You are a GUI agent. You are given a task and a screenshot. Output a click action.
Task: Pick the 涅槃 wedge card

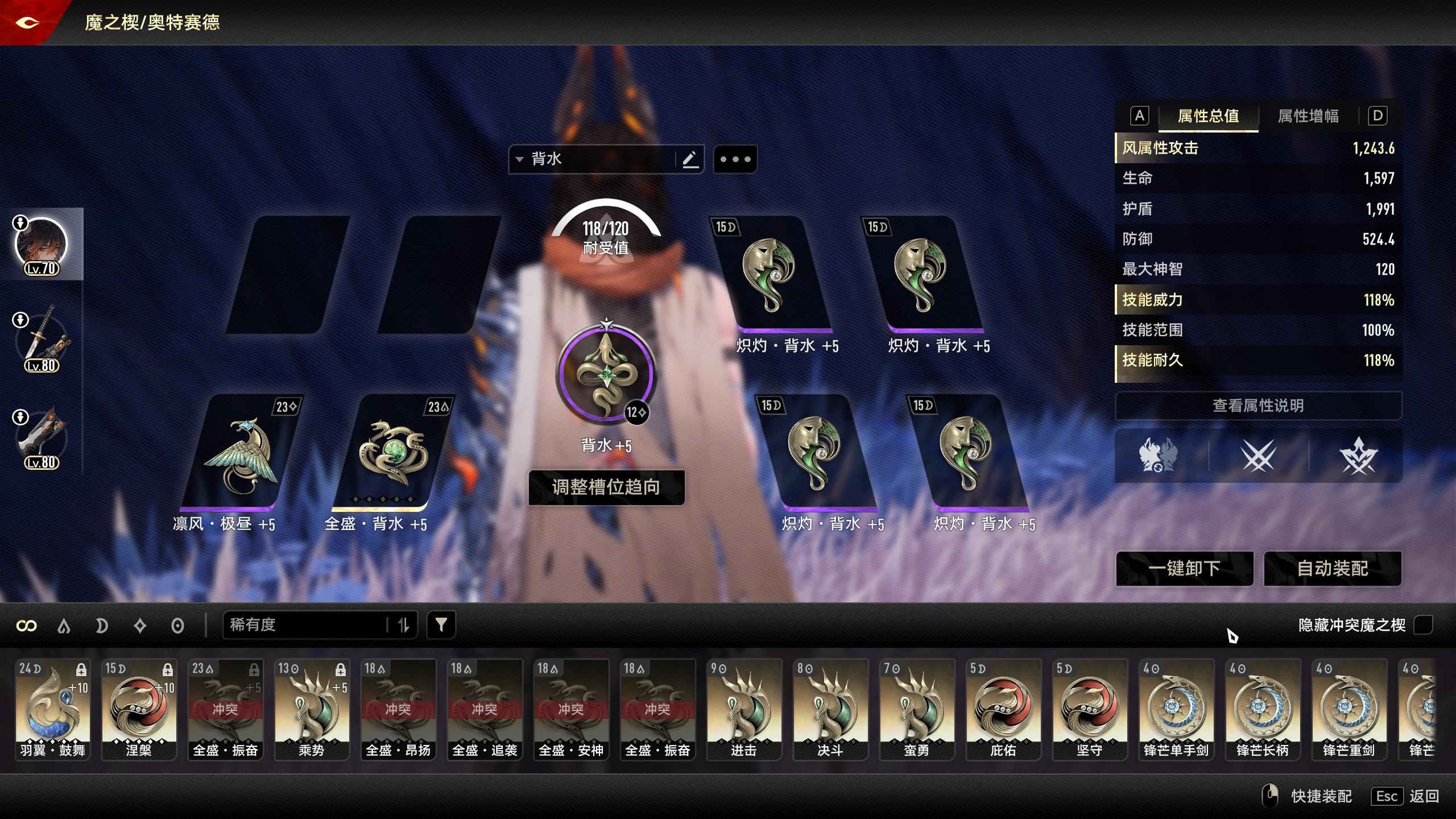coord(139,709)
